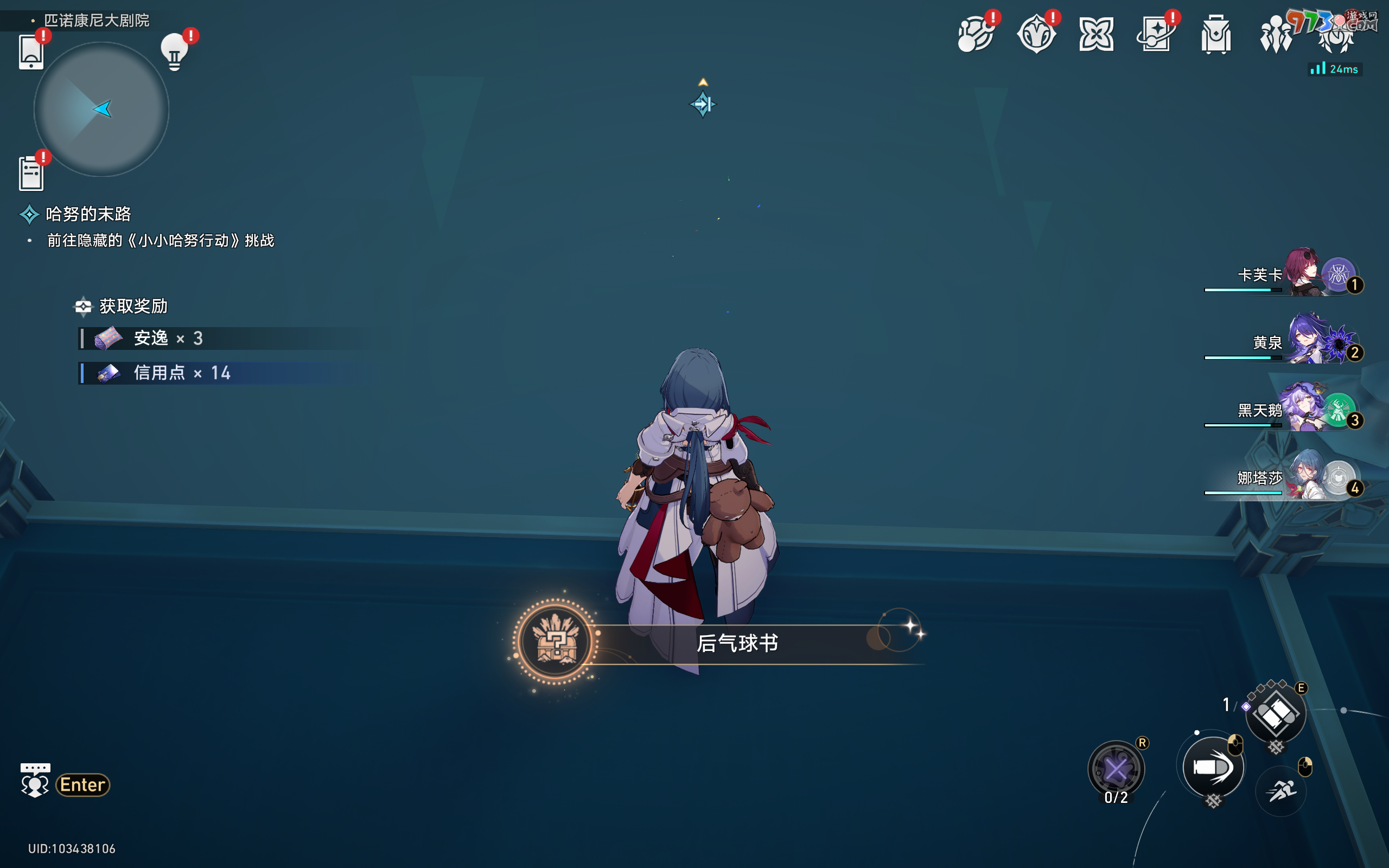Interact with the 后气球书 prompt
This screenshot has height=868, width=1389.
(737, 643)
